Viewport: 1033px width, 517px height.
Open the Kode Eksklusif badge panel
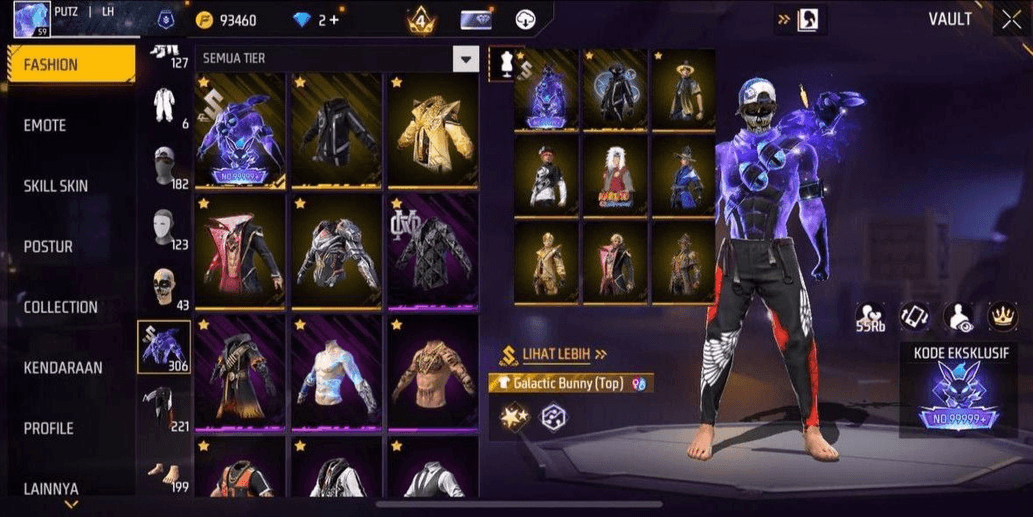pyautogui.click(x=958, y=391)
